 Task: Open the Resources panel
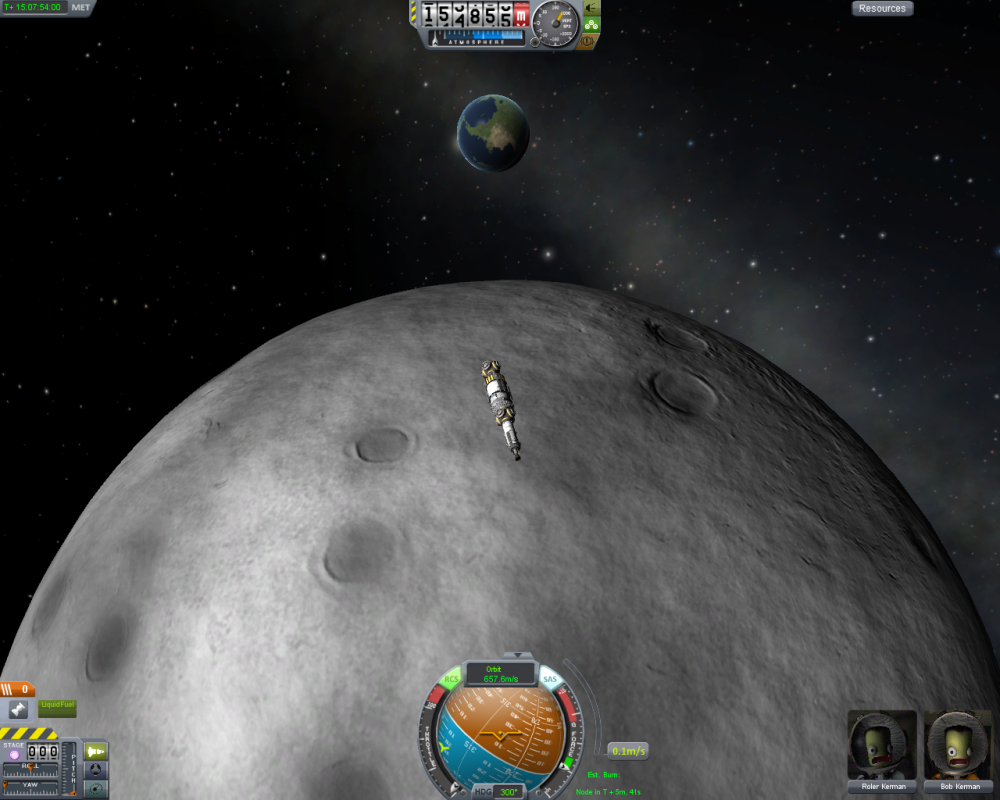tap(882, 8)
